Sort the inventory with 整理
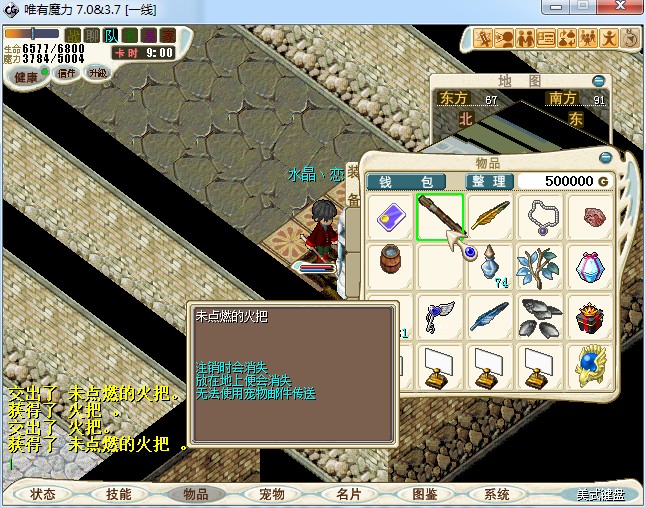Viewport: 646px width, 508px height. tap(491, 181)
